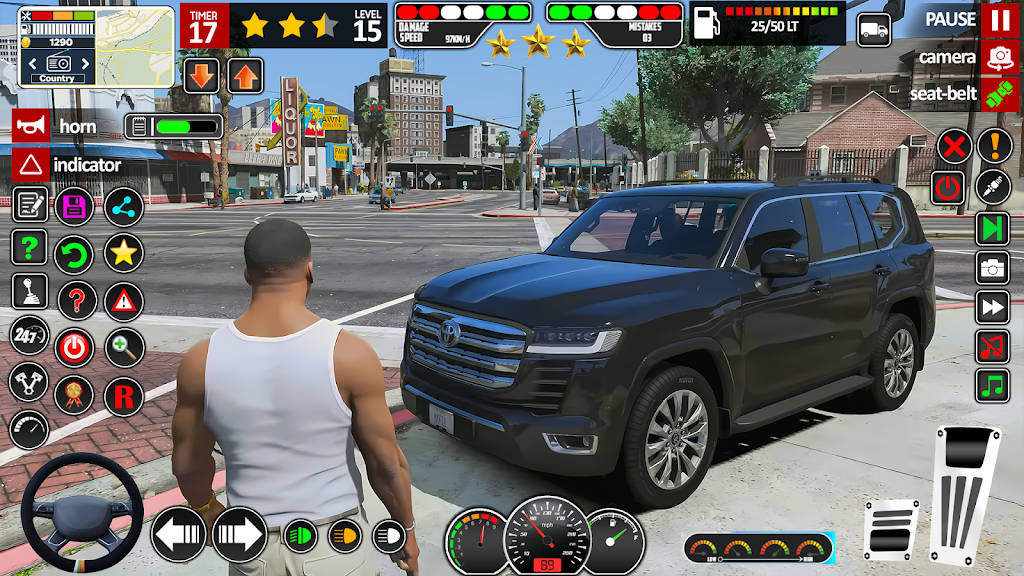The height and width of the screenshot is (576, 1024).
Task: Fasten the seat-belt
Action: pos(1000,94)
